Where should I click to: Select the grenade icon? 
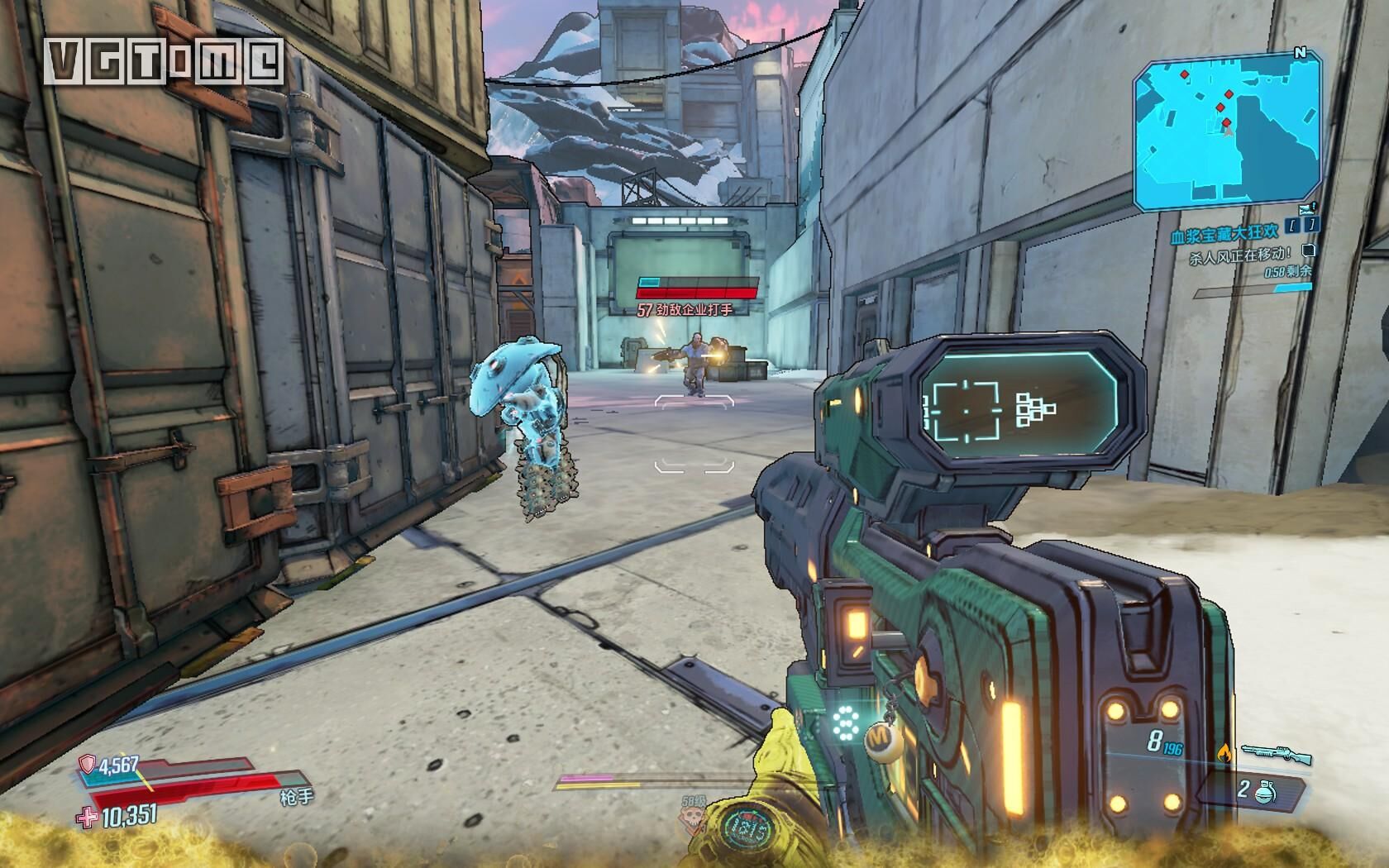[x=1263, y=792]
